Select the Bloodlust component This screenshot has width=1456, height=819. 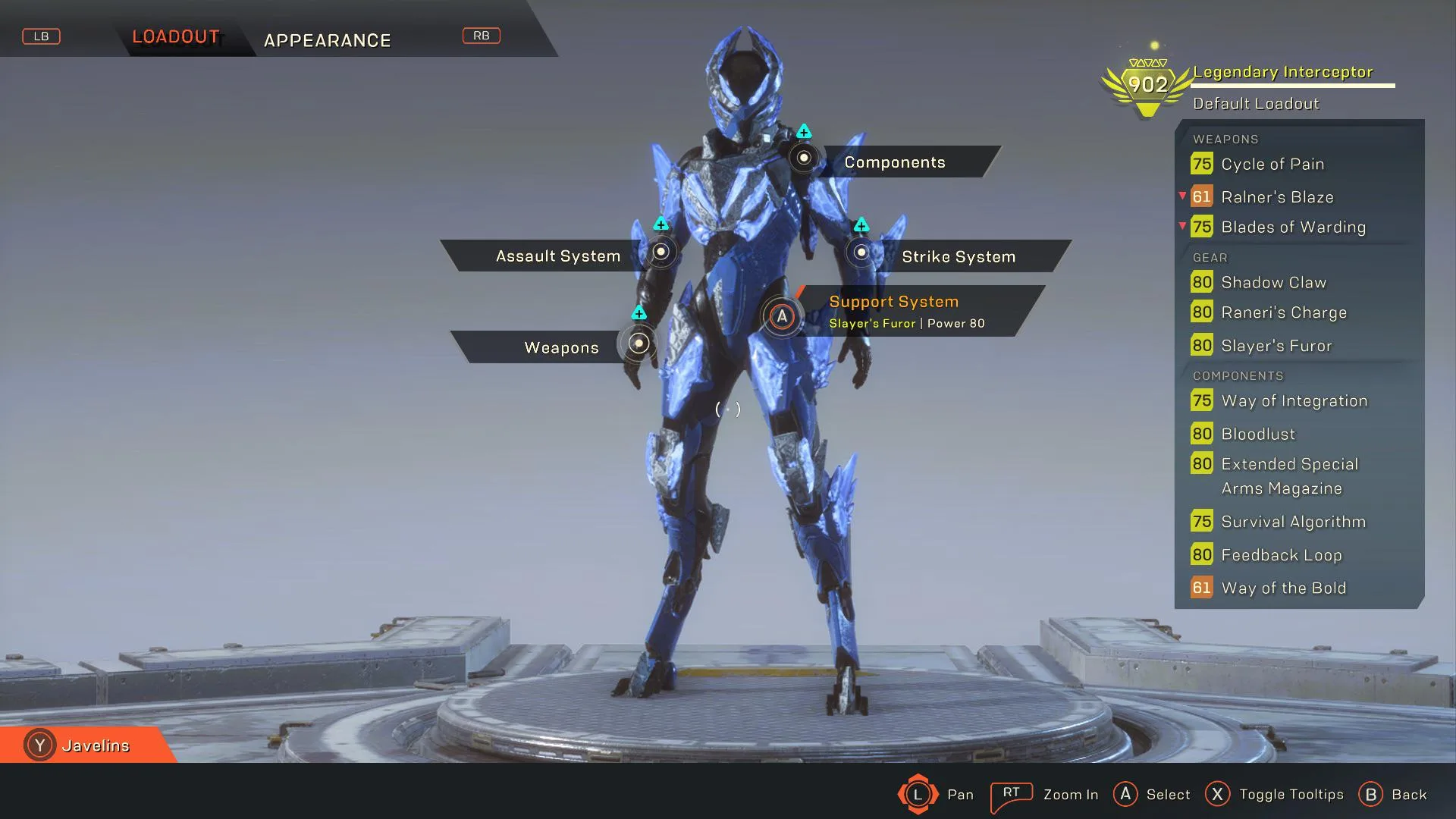(1258, 434)
